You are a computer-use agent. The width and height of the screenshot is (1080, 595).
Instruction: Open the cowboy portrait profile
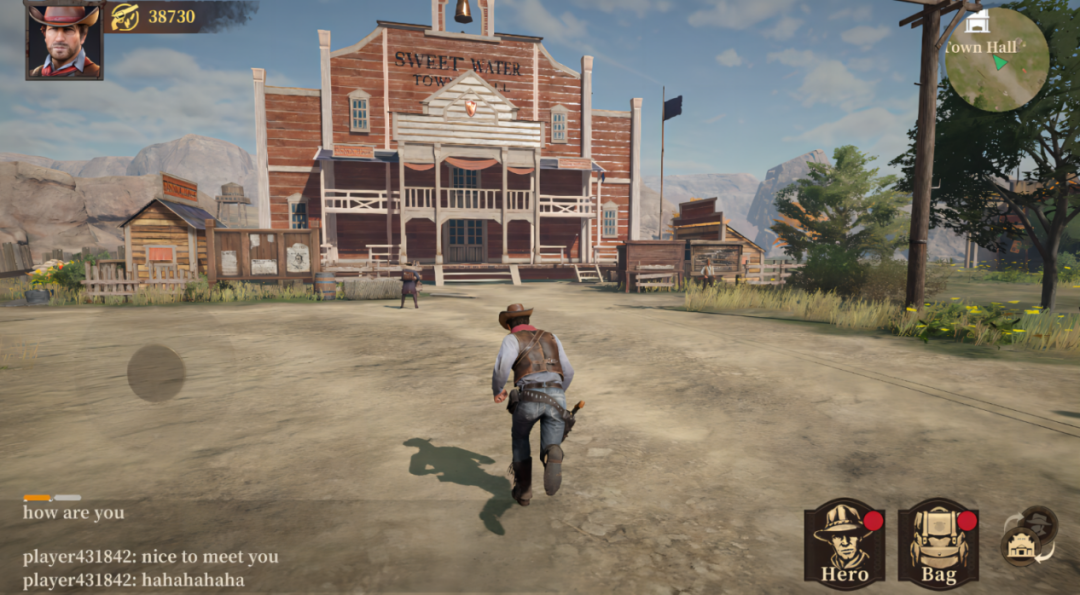[64, 41]
